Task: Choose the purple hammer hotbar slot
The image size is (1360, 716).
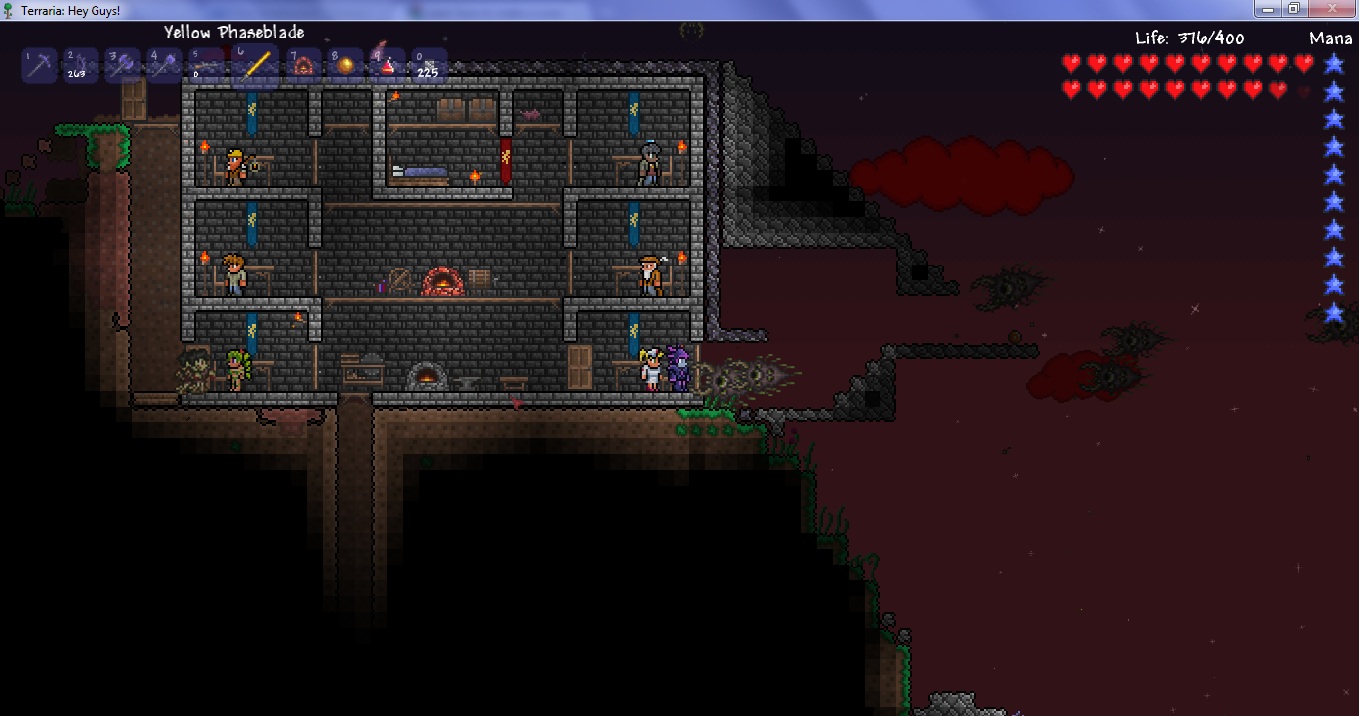Action: click(164, 66)
